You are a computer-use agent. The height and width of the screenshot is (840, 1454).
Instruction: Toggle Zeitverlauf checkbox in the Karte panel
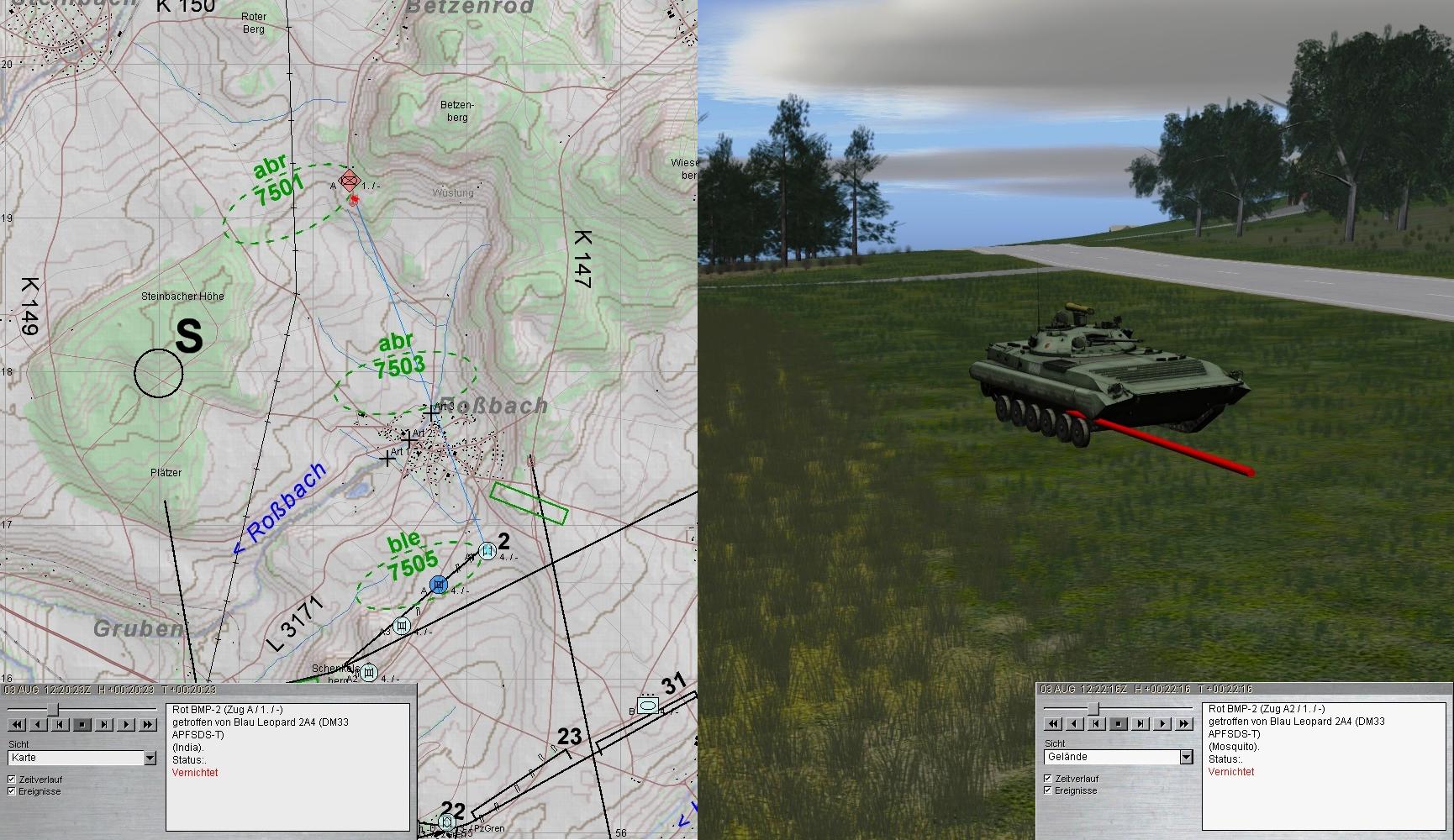12,780
